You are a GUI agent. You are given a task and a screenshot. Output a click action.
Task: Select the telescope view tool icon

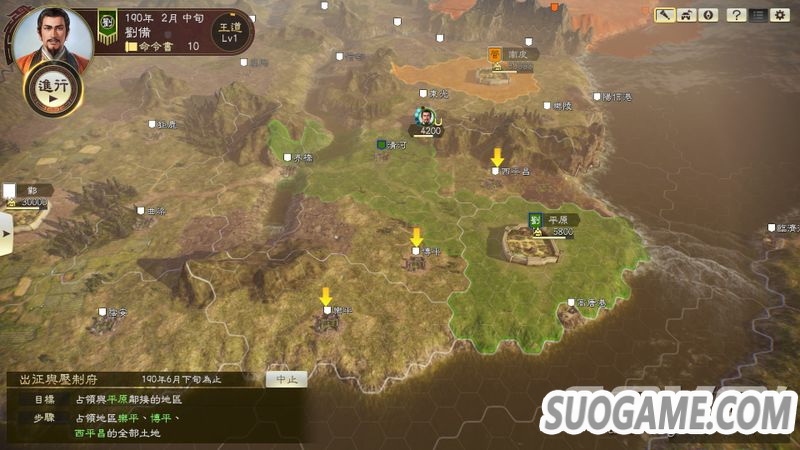[x=665, y=15]
